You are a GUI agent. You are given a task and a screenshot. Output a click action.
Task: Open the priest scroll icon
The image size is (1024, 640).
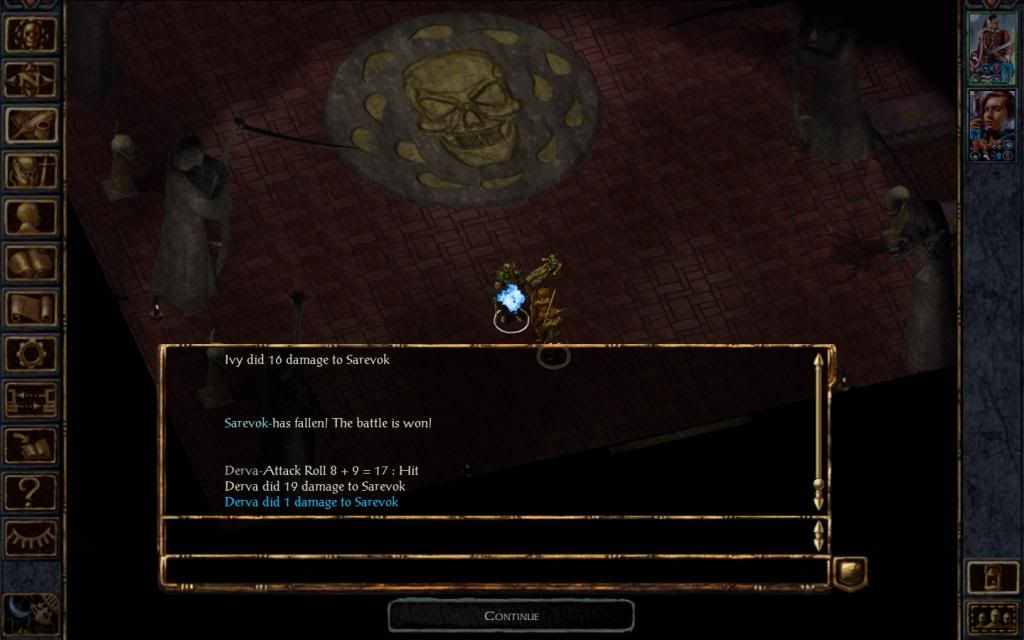[31, 309]
